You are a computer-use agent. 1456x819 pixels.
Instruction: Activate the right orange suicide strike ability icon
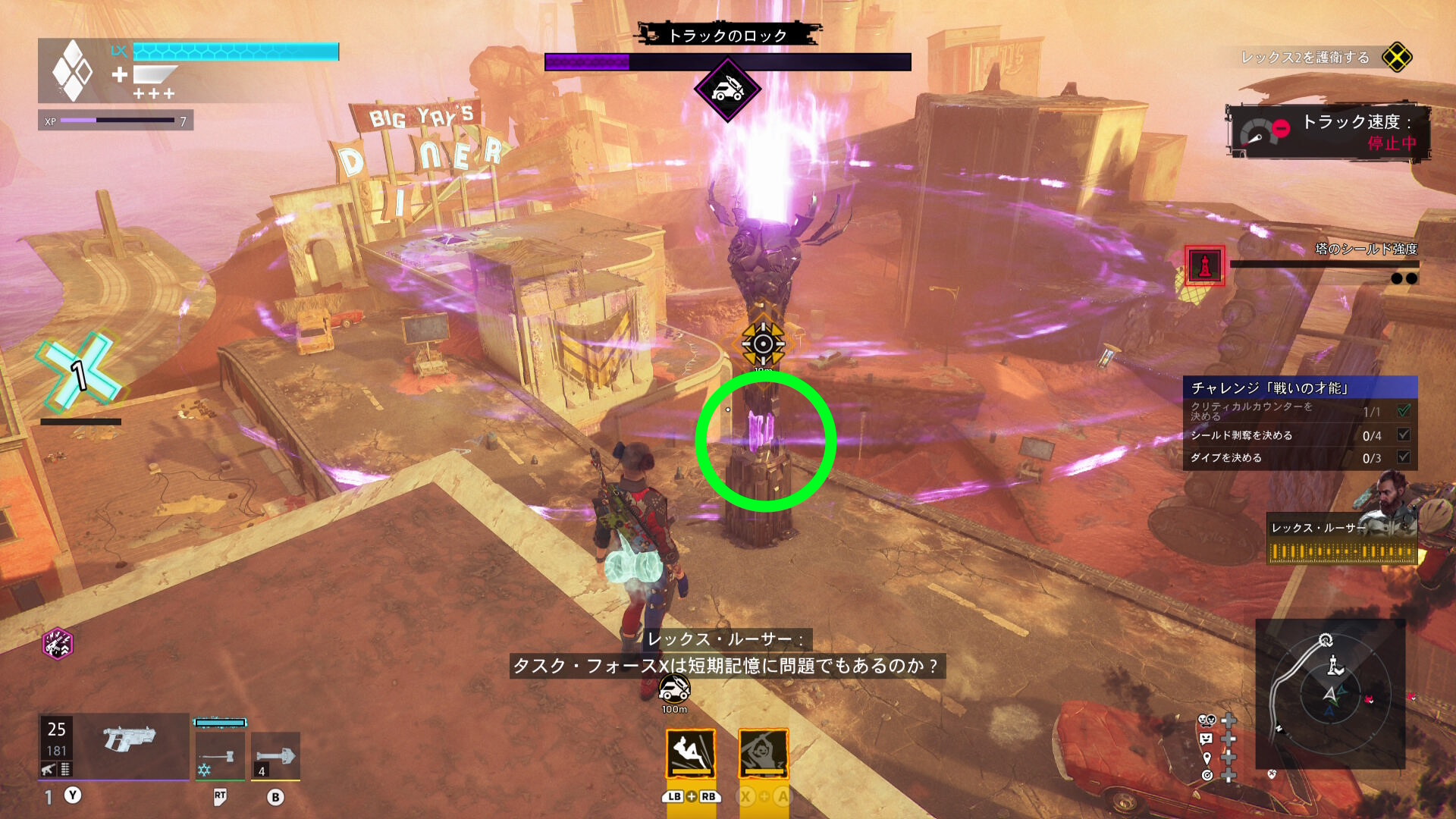click(x=764, y=753)
